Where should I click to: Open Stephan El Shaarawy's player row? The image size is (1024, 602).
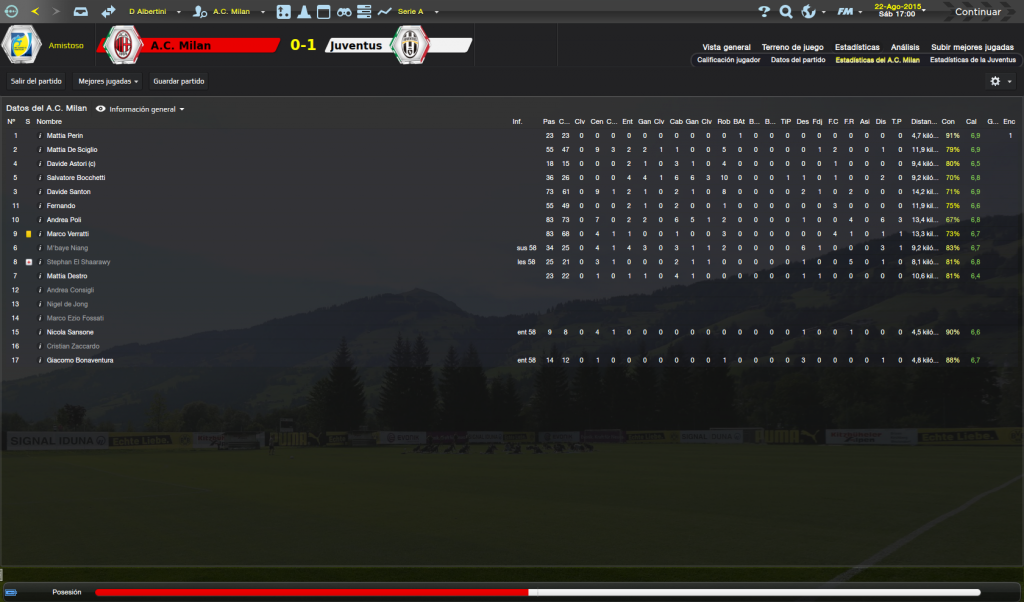coord(78,262)
